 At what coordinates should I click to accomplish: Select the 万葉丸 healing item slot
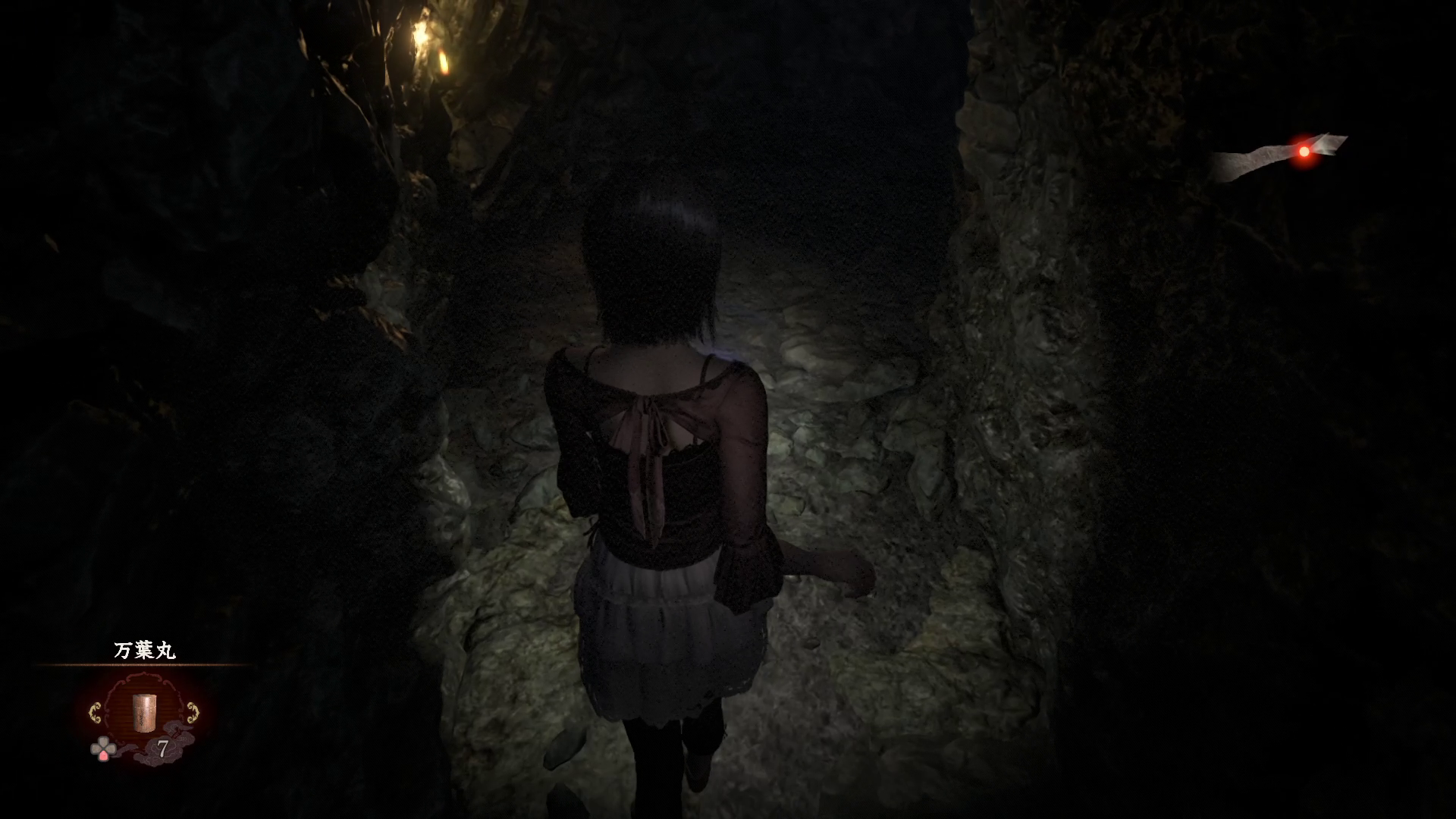(143, 712)
